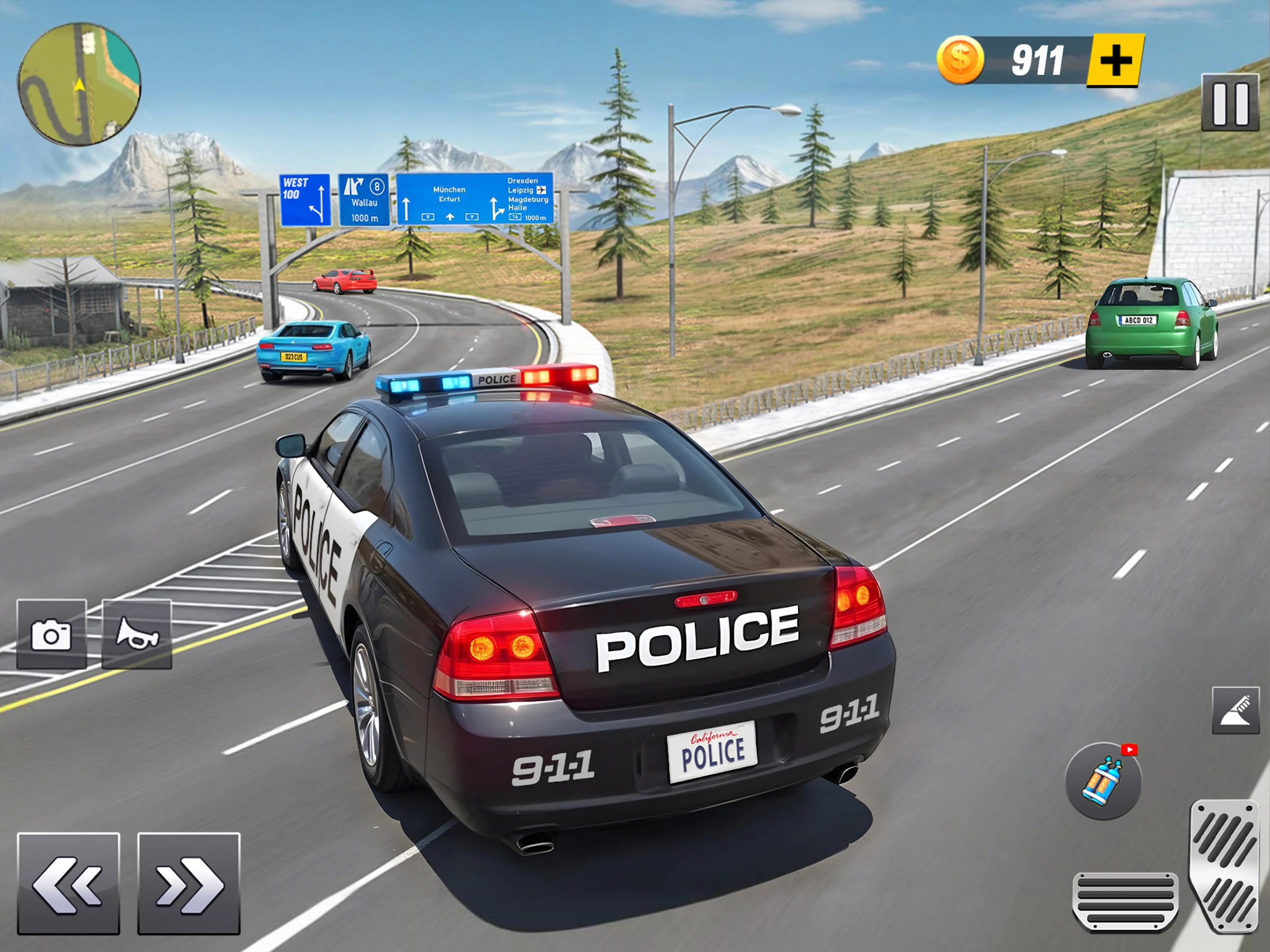Switch camera view with the camera icon
The image size is (1270, 952).
[x=52, y=634]
